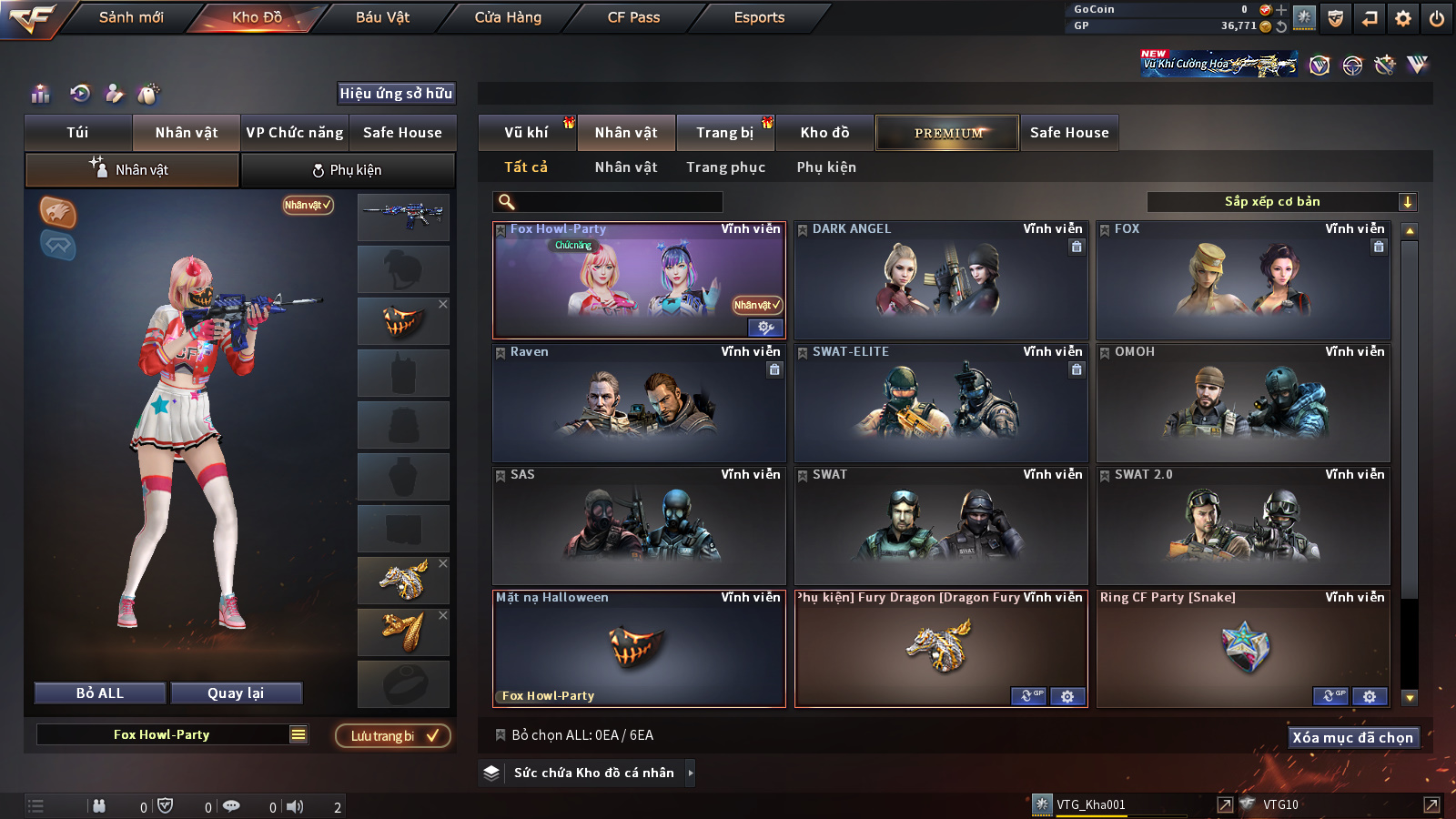Choose the DARK ANGEL character tile

point(941,280)
